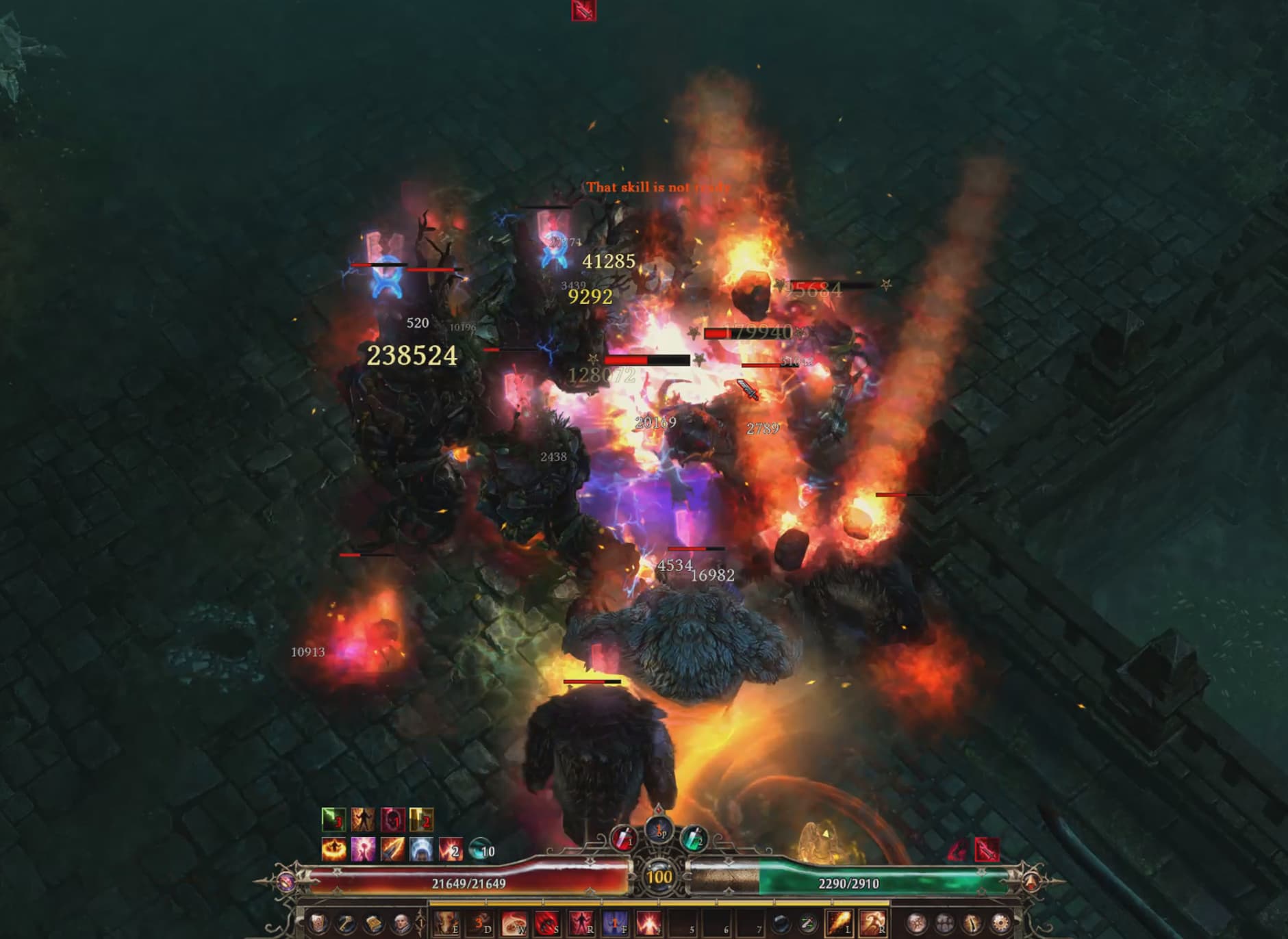This screenshot has width=1288, height=939.
Task: Cast the meteor skill bound to W
Action: pyautogui.click(x=514, y=924)
